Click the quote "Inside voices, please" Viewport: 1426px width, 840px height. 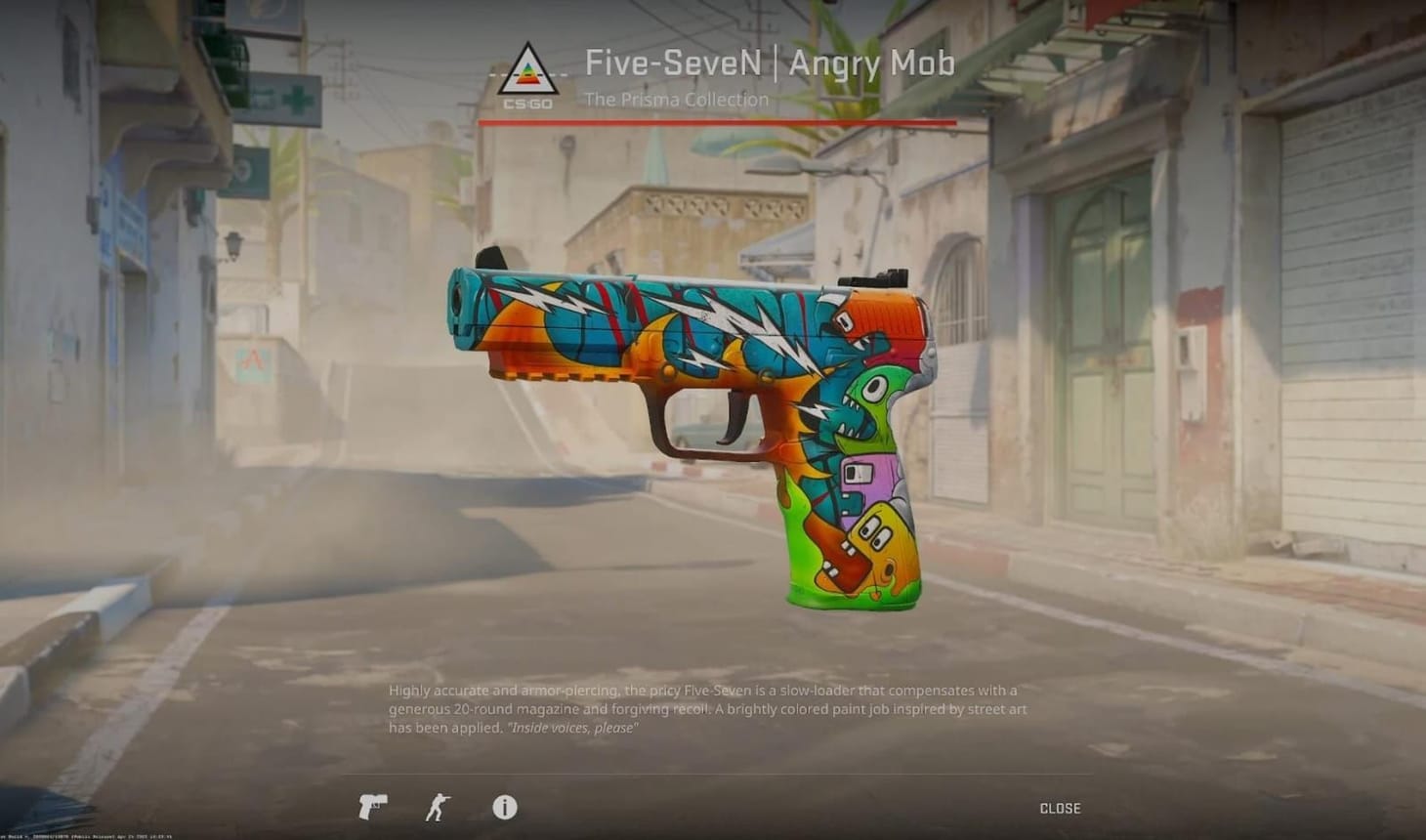(x=571, y=728)
